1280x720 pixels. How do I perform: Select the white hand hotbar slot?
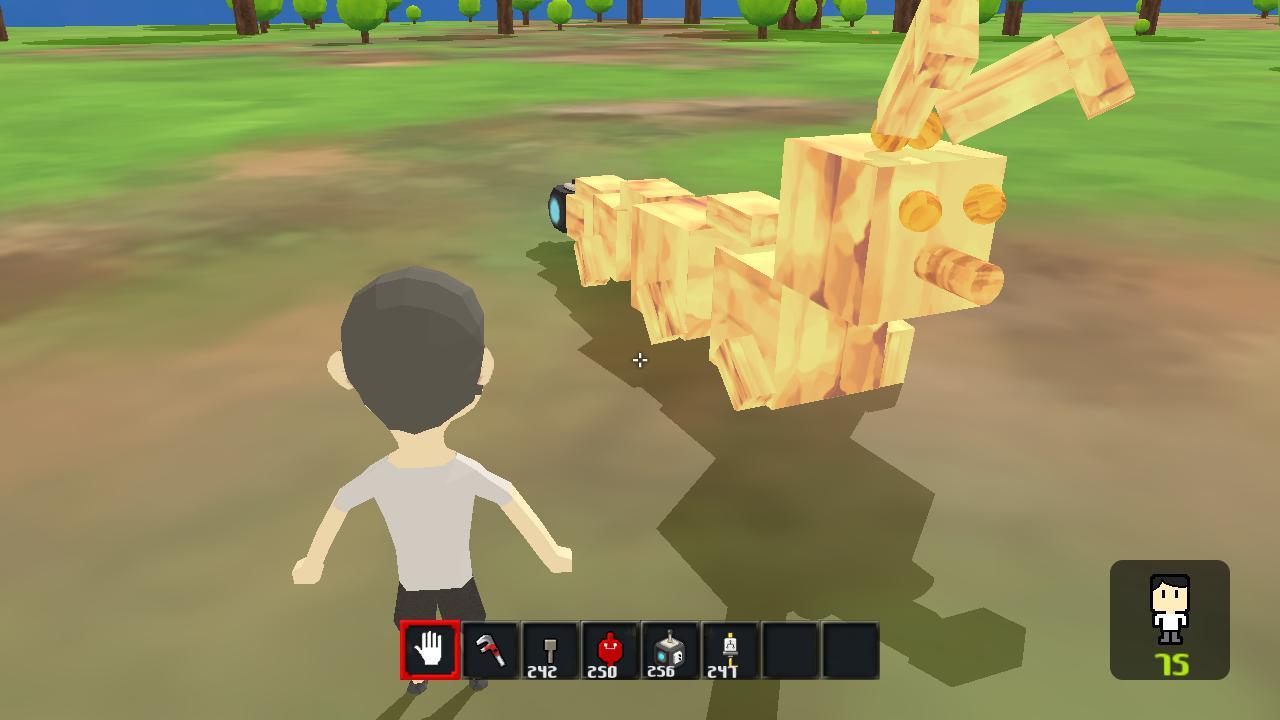coord(430,650)
